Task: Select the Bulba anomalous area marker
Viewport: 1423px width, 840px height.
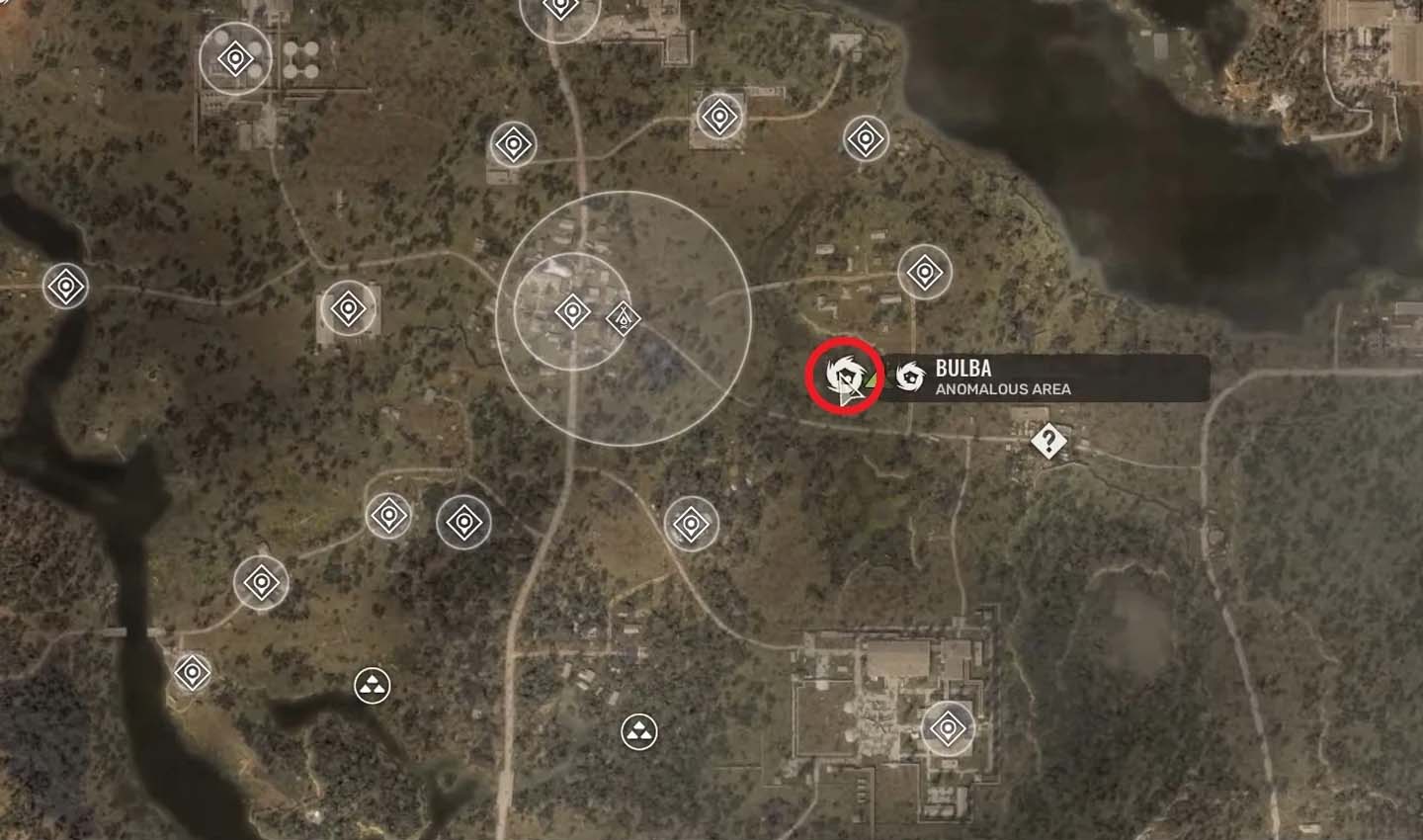Action: click(x=844, y=376)
